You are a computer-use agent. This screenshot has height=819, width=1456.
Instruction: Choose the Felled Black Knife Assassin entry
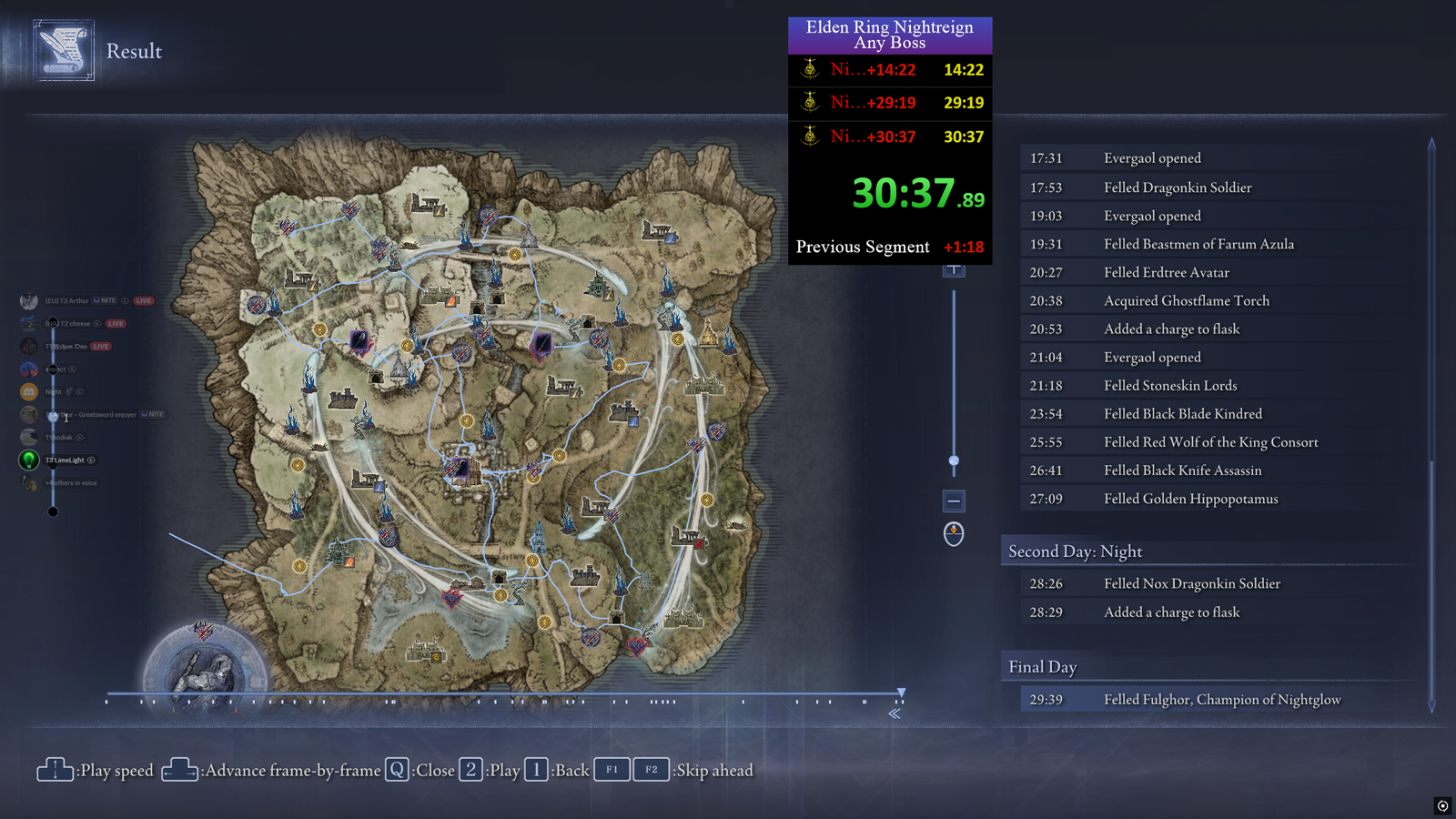pyautogui.click(x=1182, y=470)
